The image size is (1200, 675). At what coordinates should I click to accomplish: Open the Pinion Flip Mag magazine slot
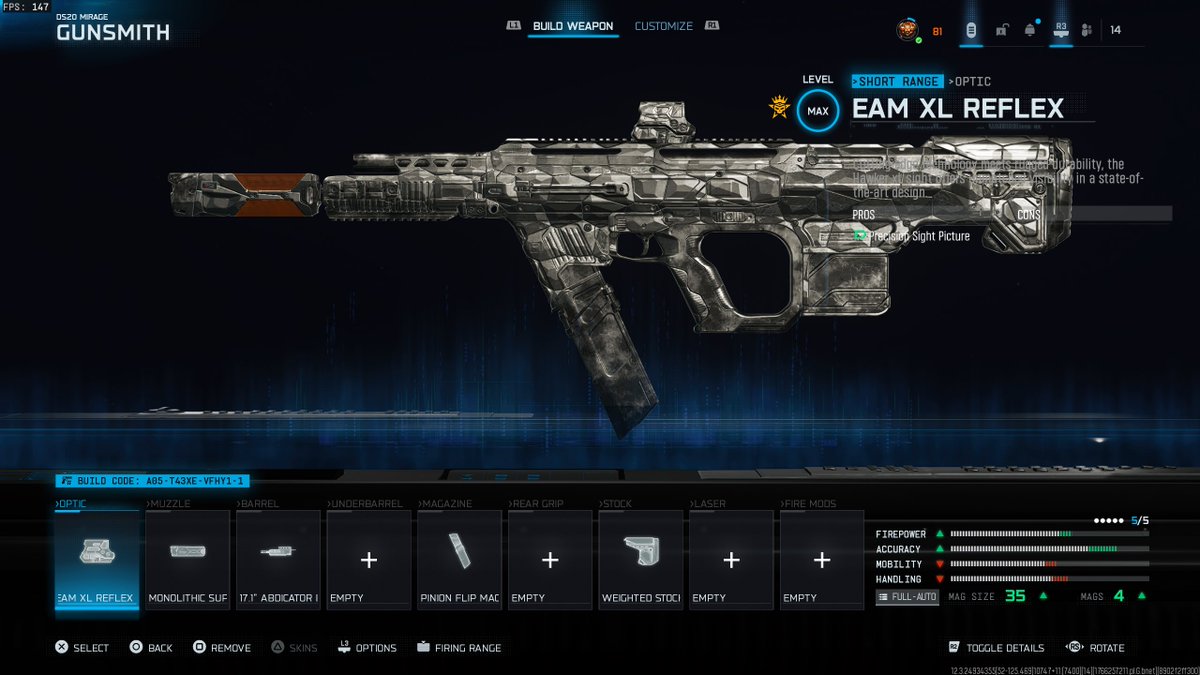coord(459,558)
